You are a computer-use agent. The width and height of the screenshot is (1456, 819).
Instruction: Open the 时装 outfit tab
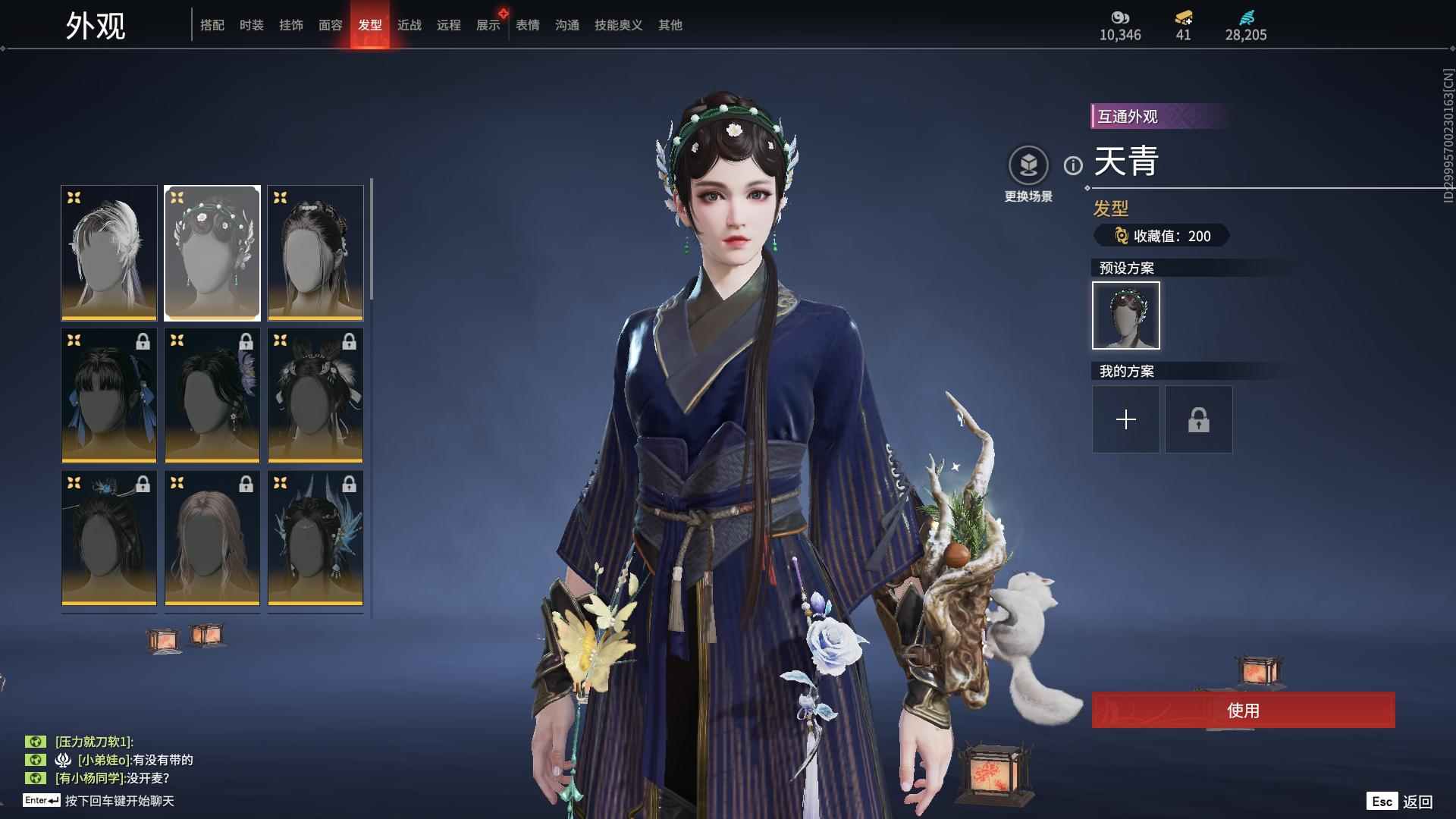pos(252,25)
